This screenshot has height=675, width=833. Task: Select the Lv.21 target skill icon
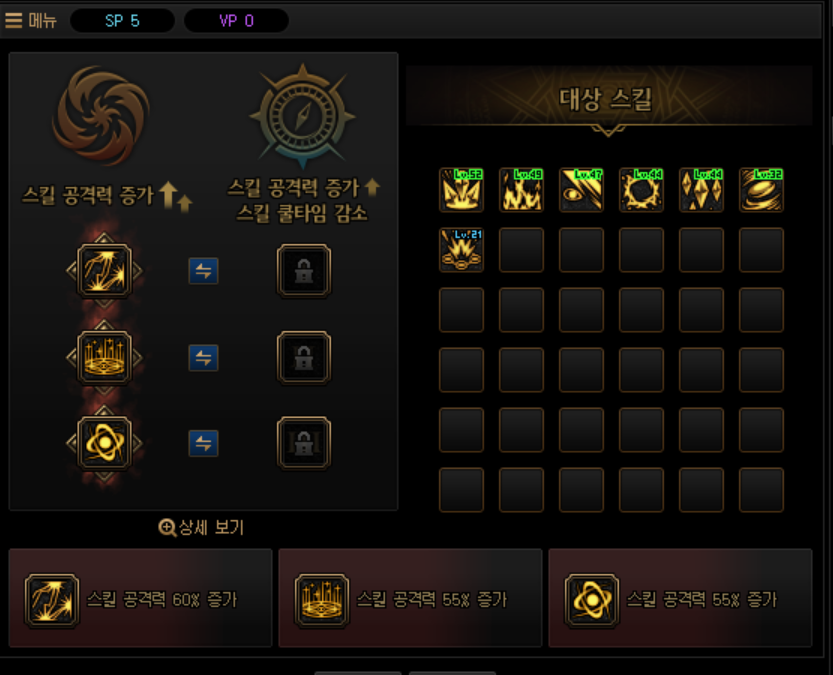461,250
